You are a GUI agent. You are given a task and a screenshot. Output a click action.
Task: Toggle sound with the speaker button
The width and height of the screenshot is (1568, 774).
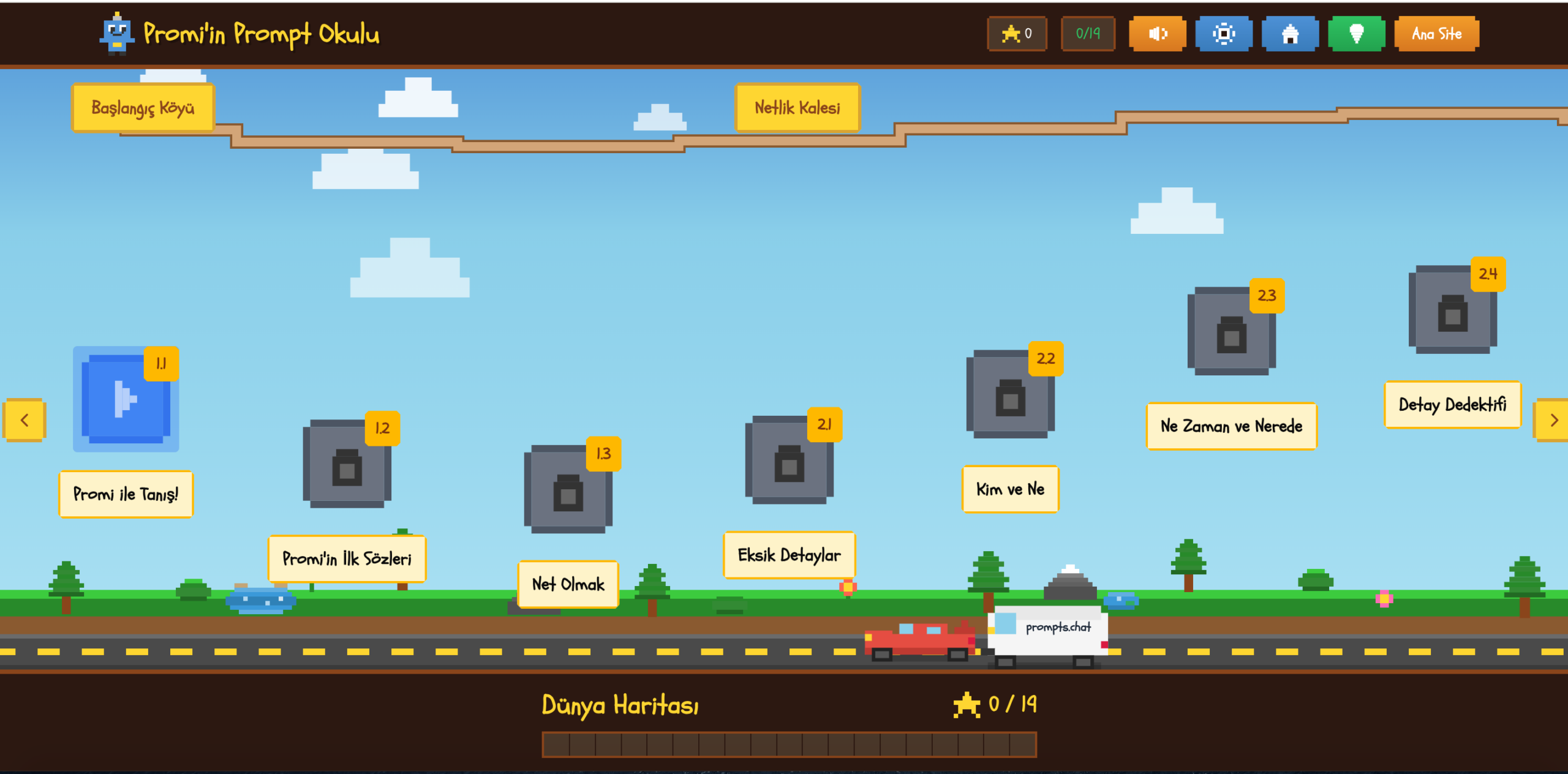[1157, 34]
